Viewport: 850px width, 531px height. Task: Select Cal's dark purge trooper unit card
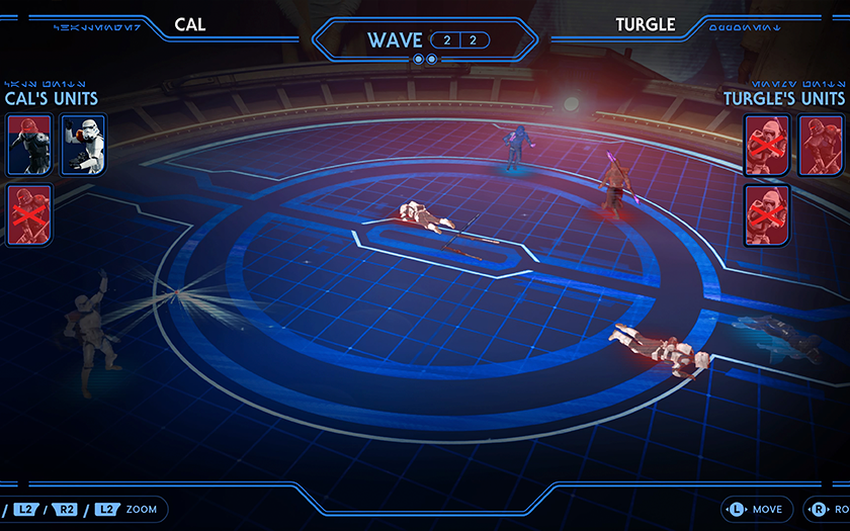[29, 144]
